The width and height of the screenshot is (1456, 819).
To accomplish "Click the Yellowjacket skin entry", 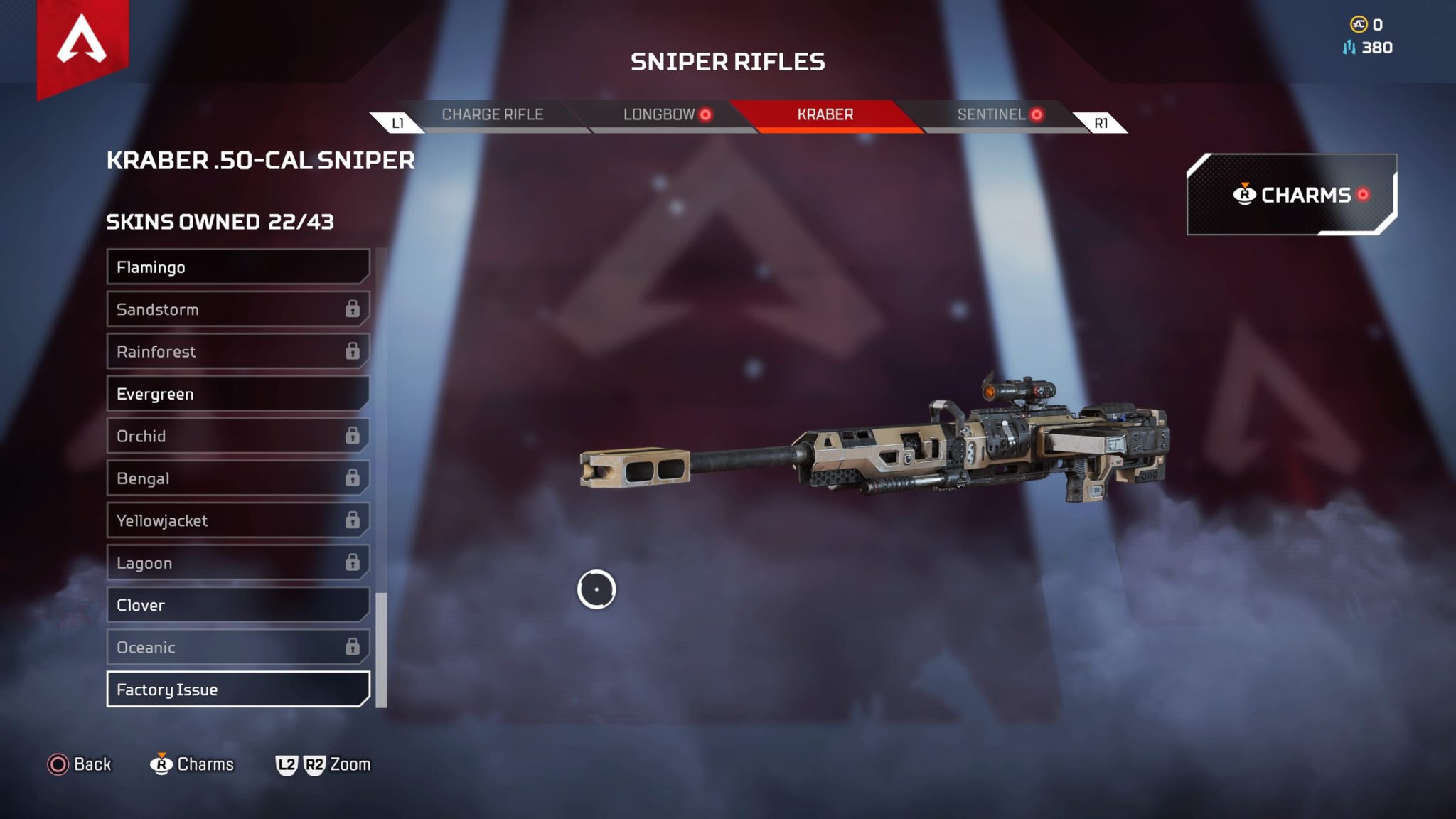I will (237, 521).
